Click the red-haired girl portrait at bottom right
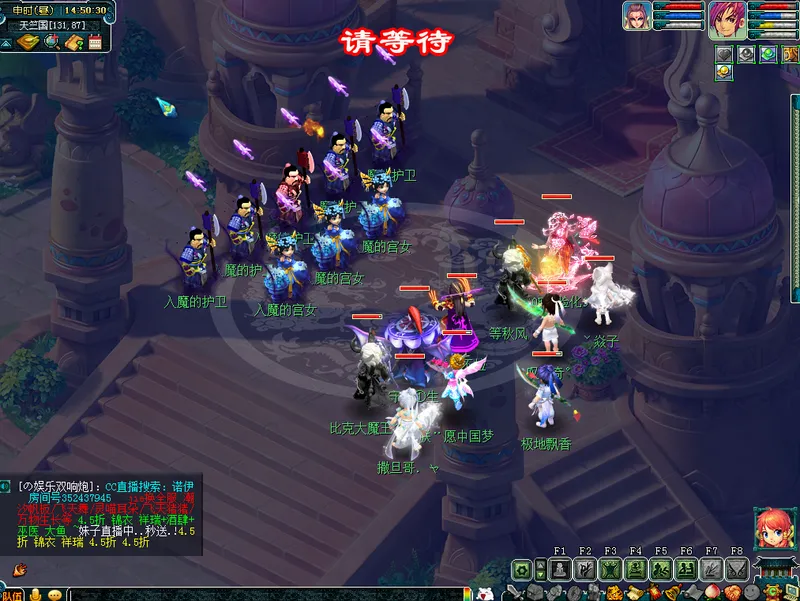Screen dimensions: 800x601 point(773,528)
